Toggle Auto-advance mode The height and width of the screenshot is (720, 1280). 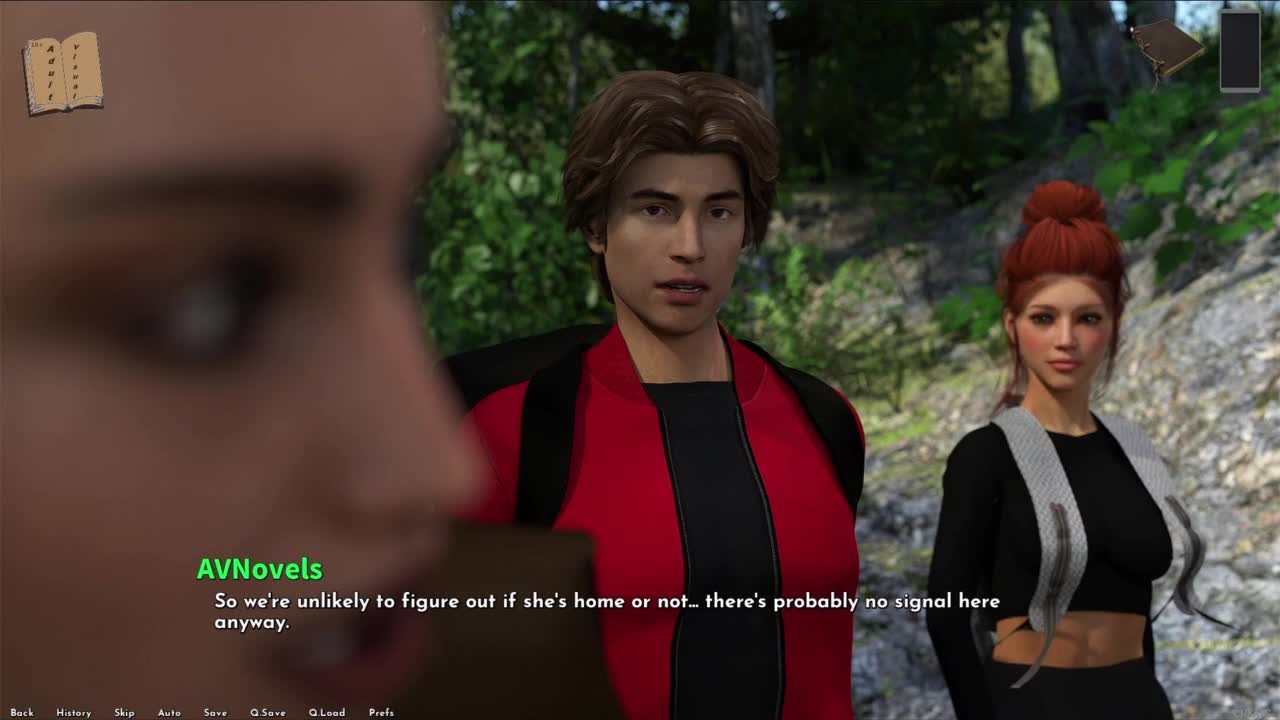click(x=169, y=713)
